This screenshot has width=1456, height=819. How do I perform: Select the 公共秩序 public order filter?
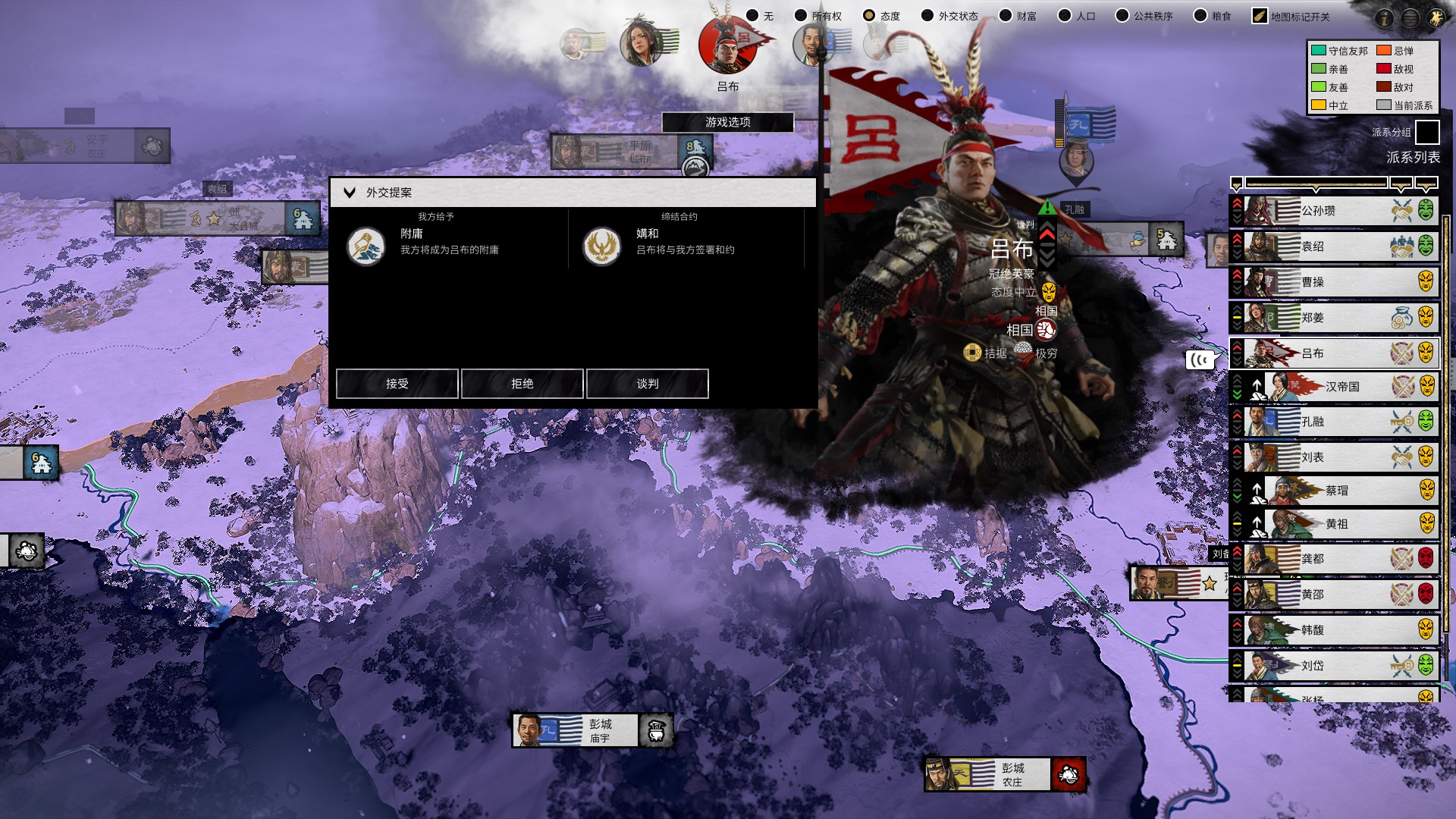[1122, 16]
